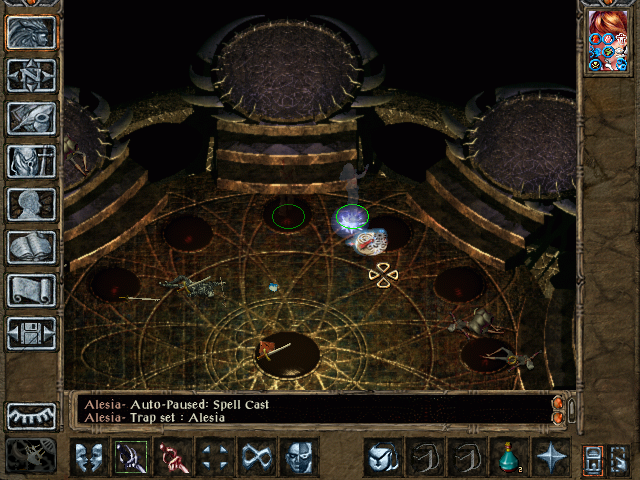
Task: Select the equipped weapon slot
Action: [130, 457]
